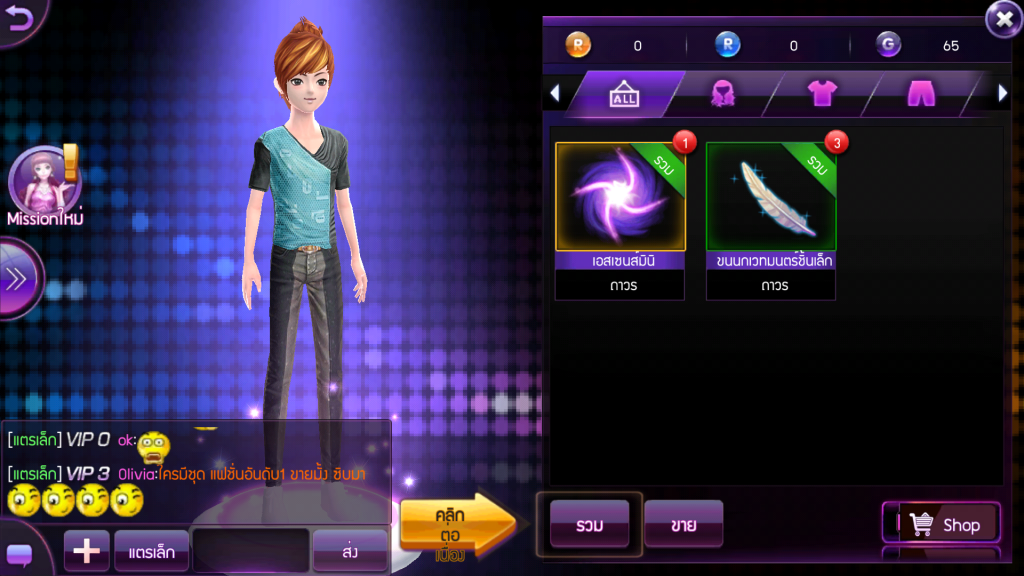Show the shirt category tab
Image resolution: width=1024 pixels, height=576 pixels.
pos(821,94)
